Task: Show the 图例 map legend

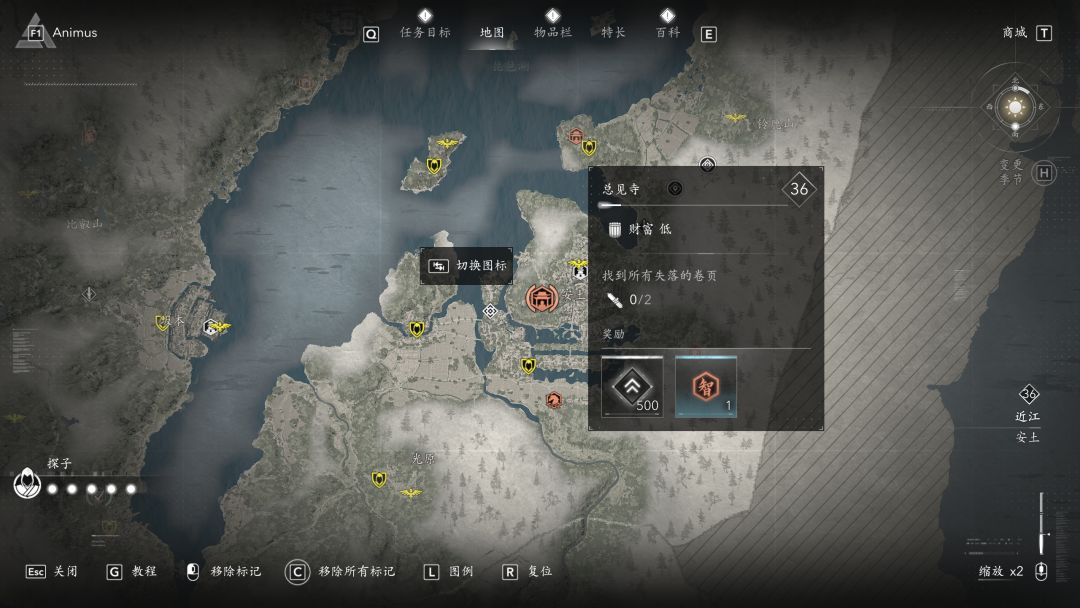Action: tap(448, 572)
